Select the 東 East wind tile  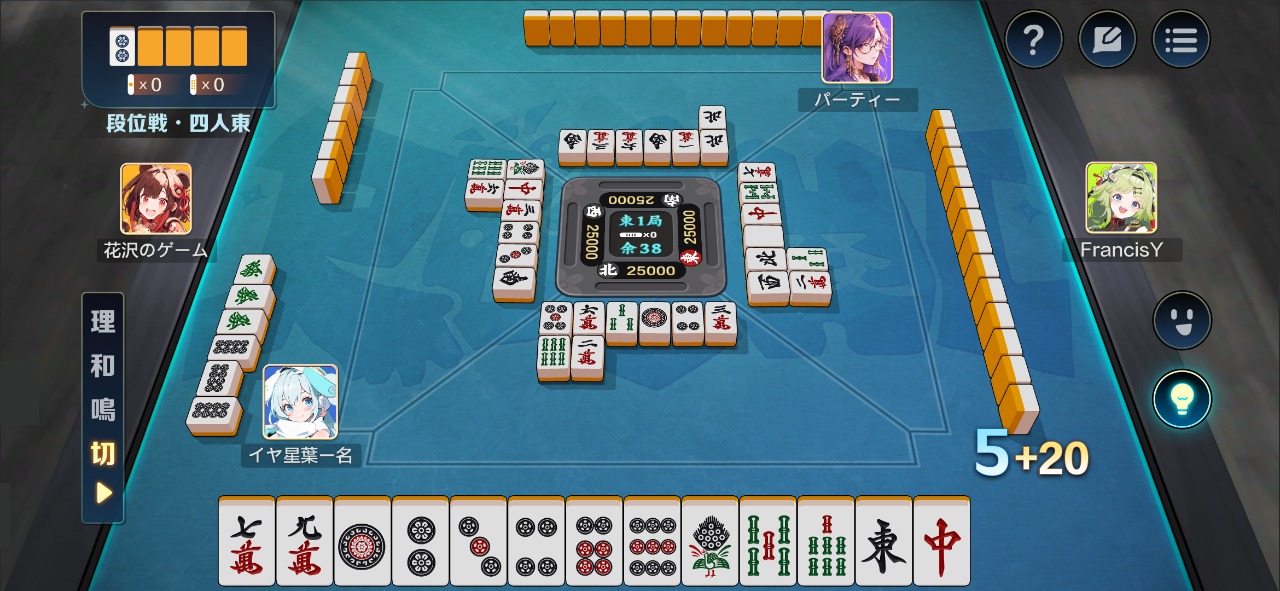(x=884, y=541)
